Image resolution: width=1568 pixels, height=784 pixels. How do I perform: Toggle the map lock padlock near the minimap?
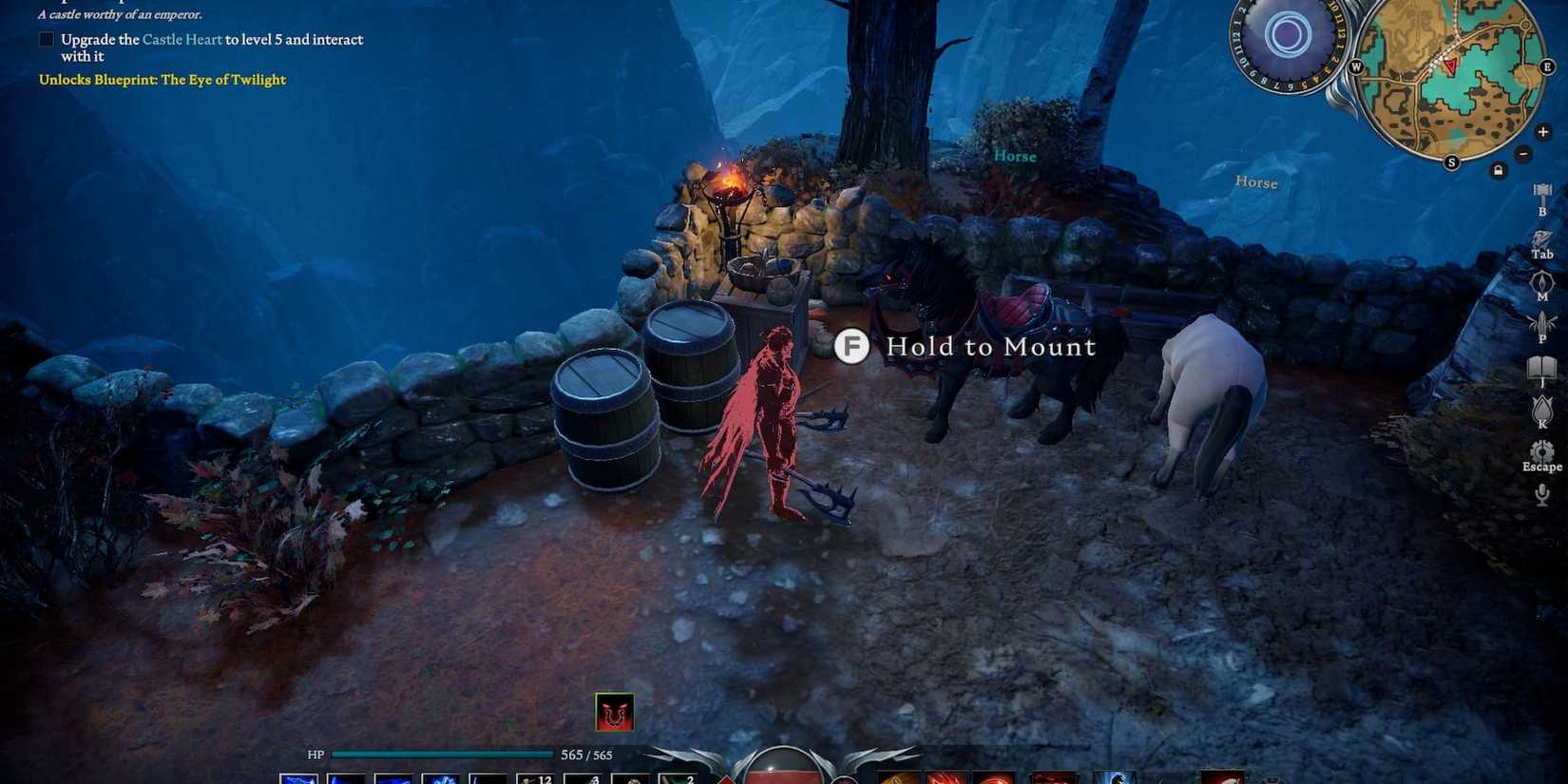tap(1498, 169)
